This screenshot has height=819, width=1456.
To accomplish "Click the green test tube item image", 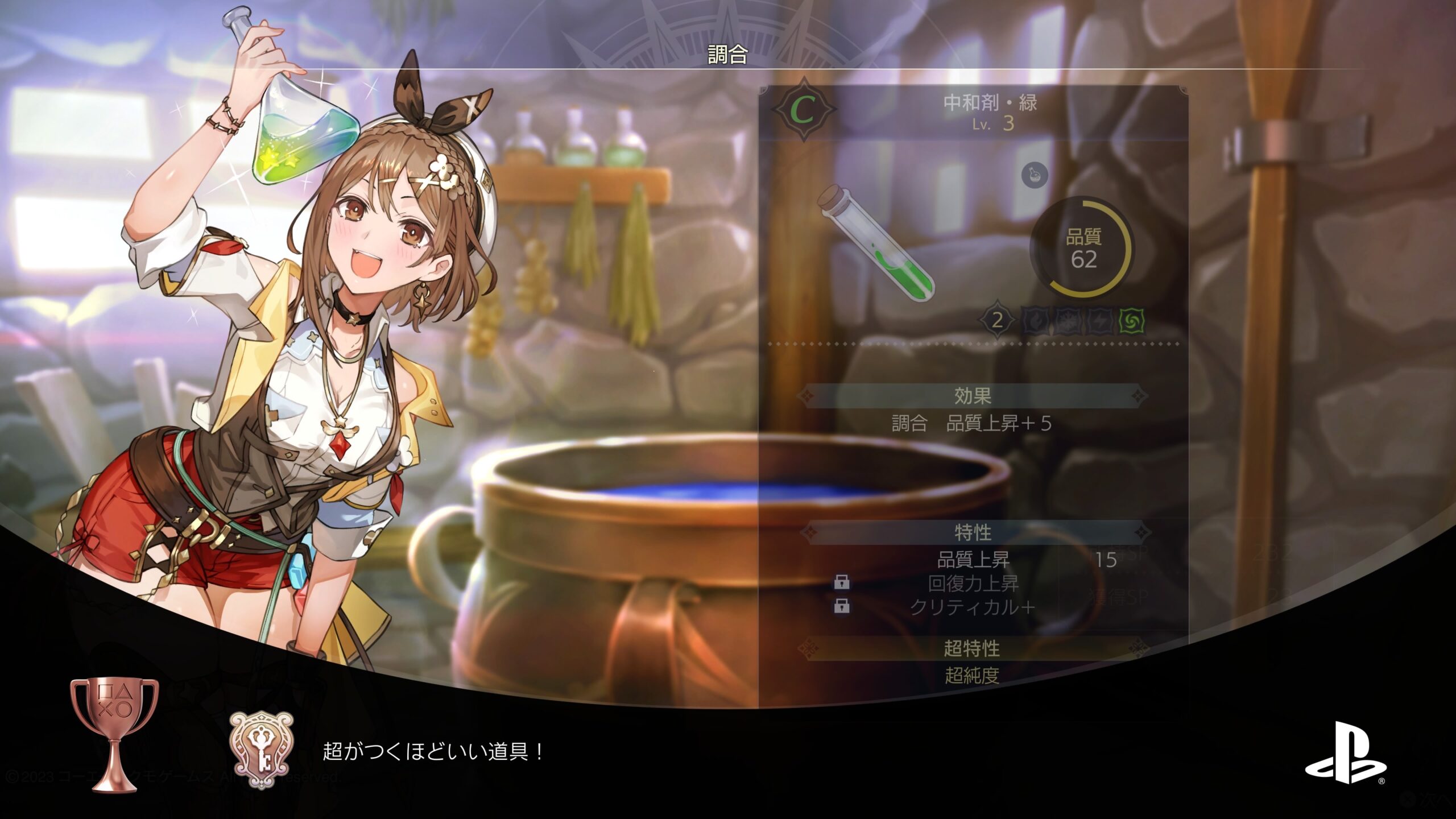I will click(876, 249).
